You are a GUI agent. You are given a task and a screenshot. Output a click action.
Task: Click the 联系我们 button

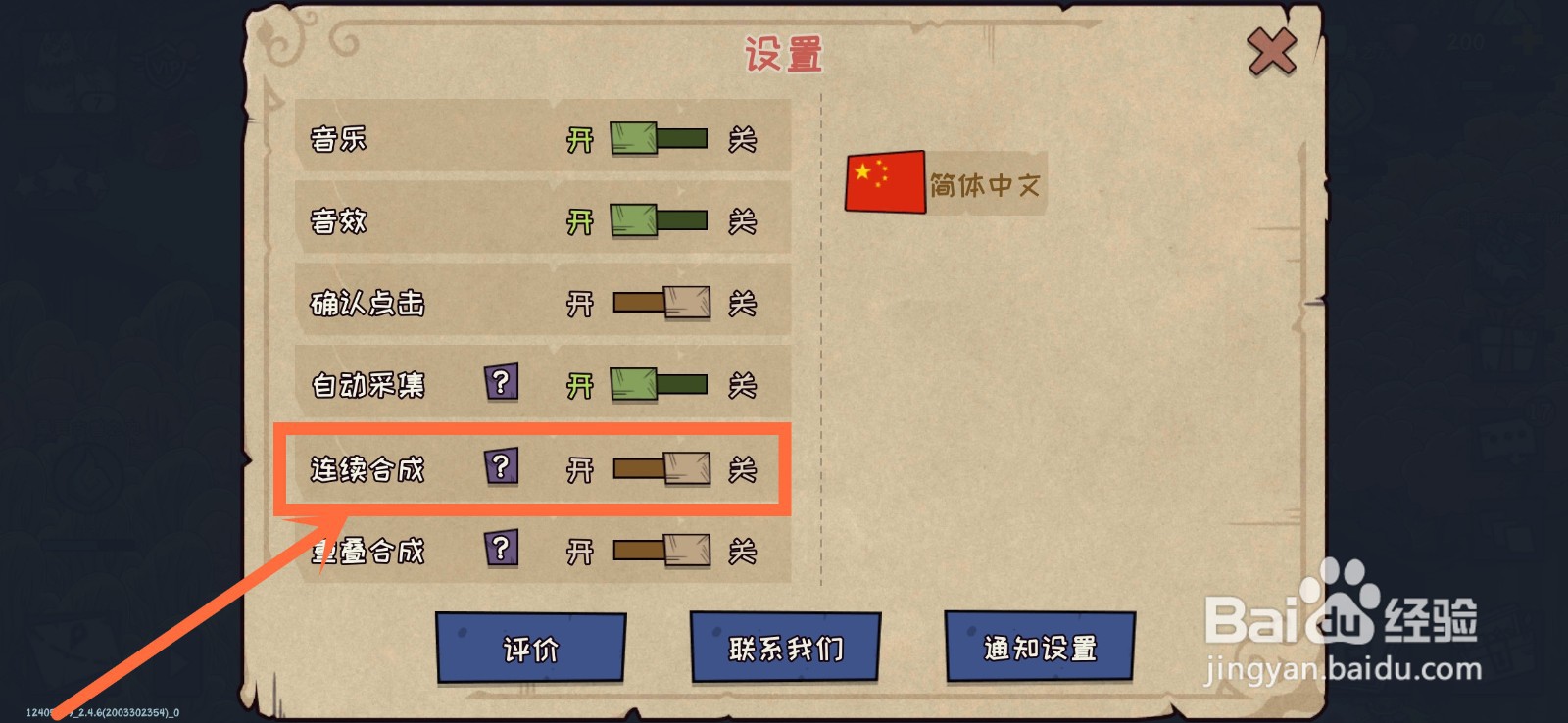click(x=783, y=648)
